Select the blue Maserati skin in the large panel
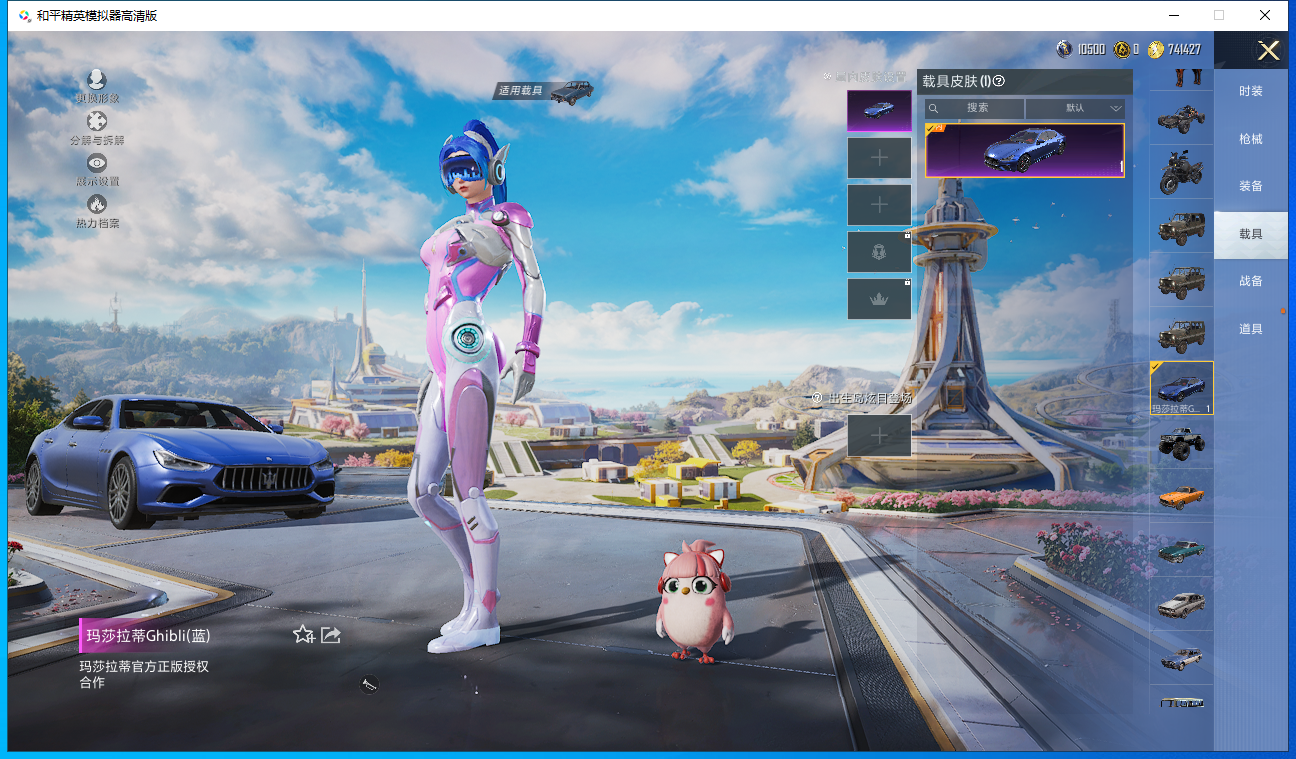1296x759 pixels. (x=1024, y=150)
